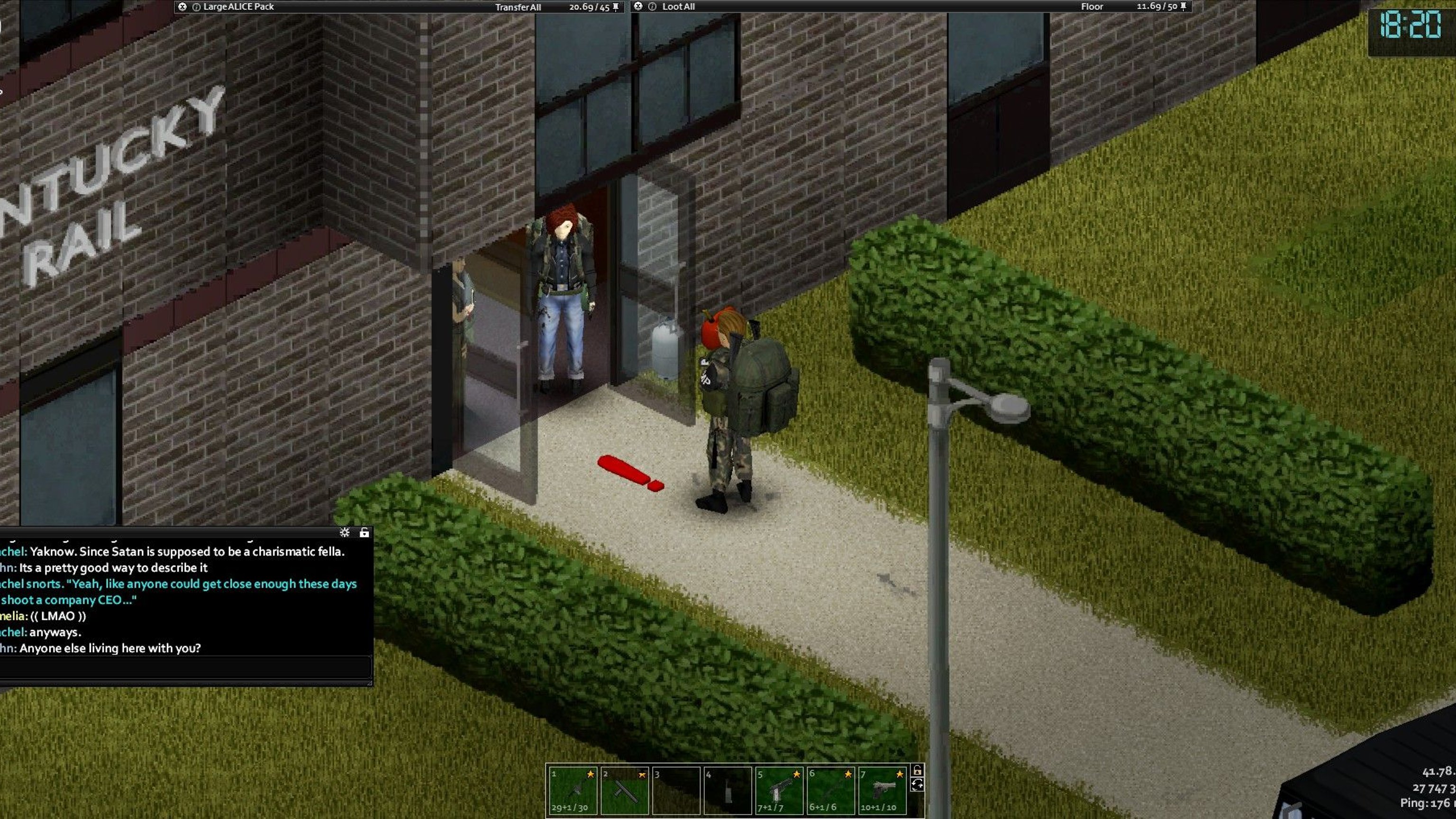
Task: Open chat settings with the gear icon
Action: point(345,532)
